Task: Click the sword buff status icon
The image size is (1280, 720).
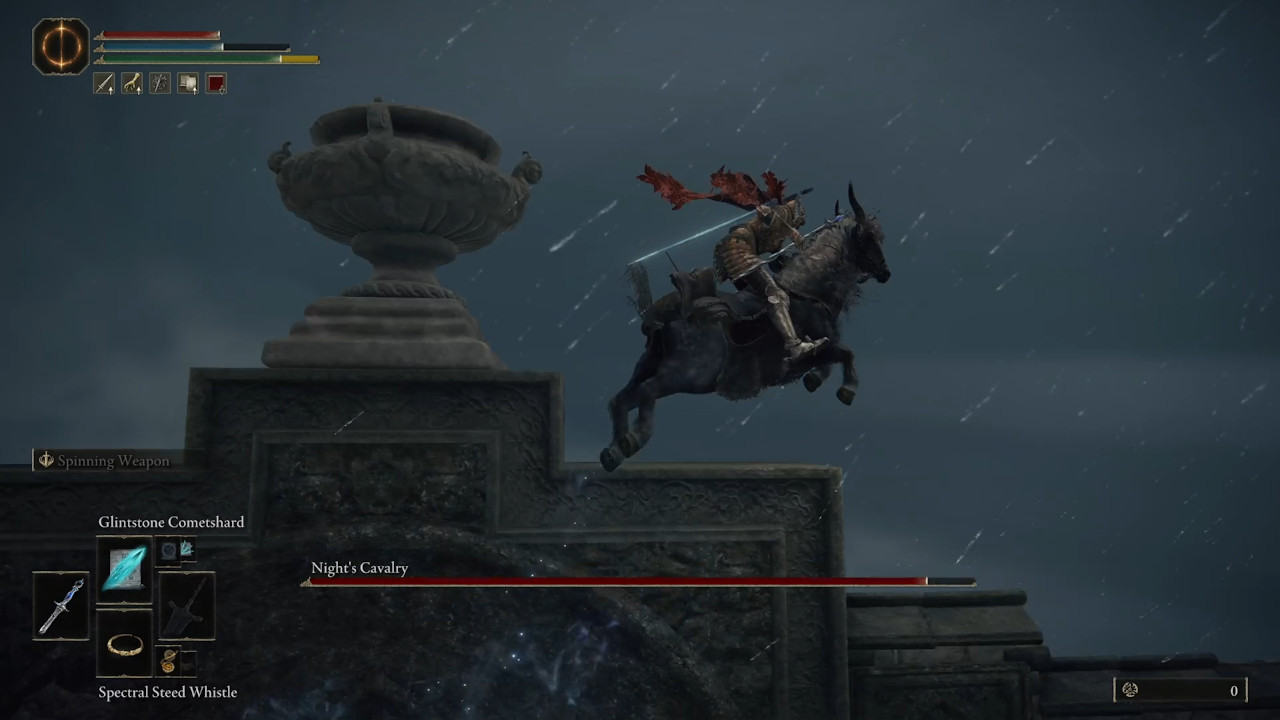Action: tap(104, 83)
